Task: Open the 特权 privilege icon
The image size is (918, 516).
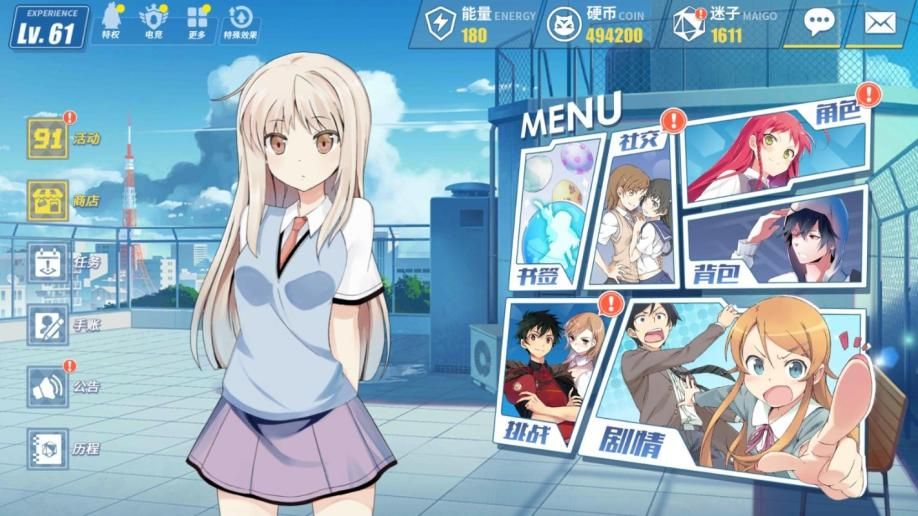Action: pos(111,20)
